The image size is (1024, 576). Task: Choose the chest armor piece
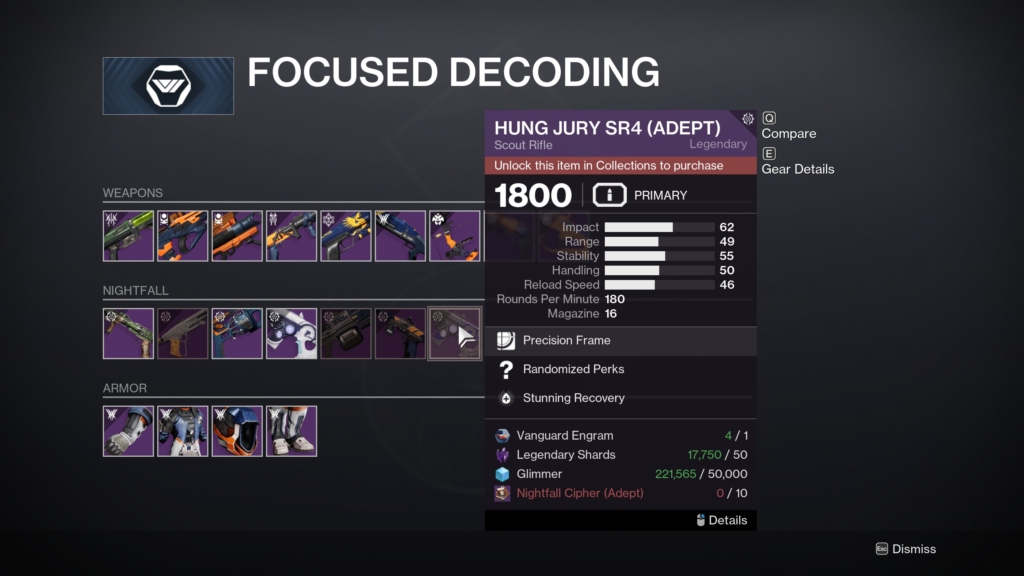pyautogui.click(x=183, y=431)
